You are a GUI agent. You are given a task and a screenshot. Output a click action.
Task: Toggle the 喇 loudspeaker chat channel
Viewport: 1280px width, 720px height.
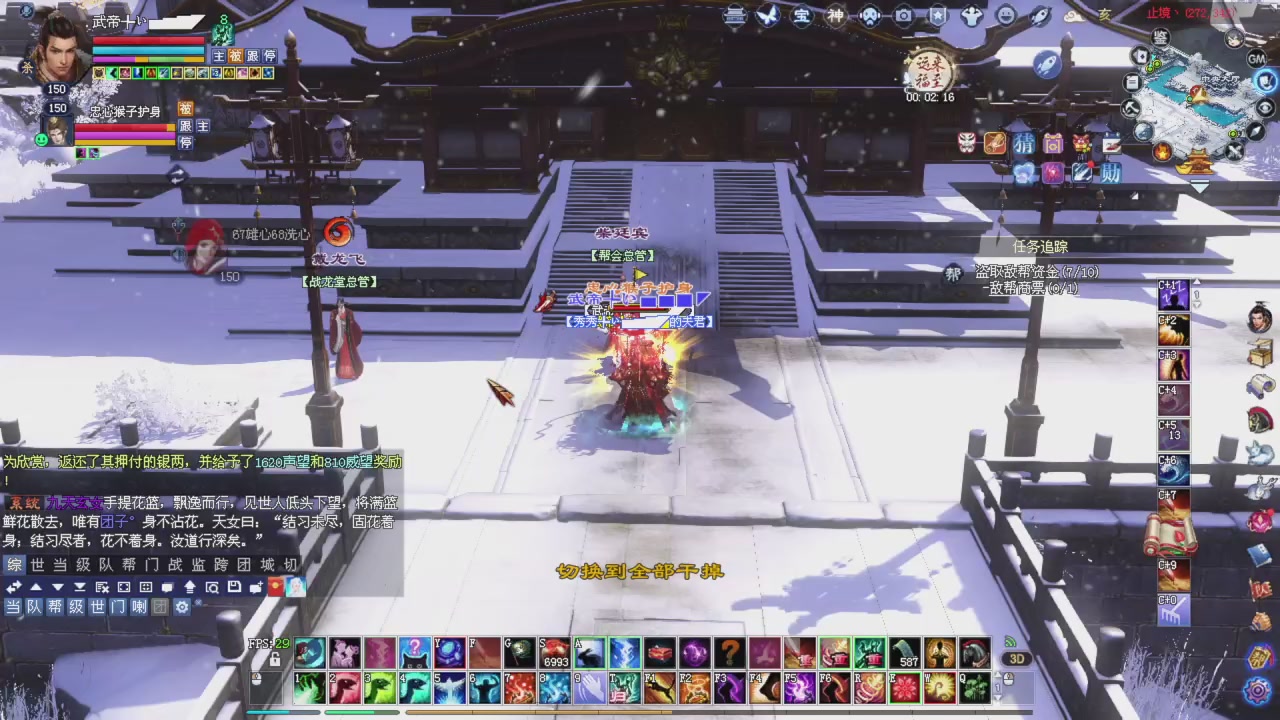click(x=139, y=607)
